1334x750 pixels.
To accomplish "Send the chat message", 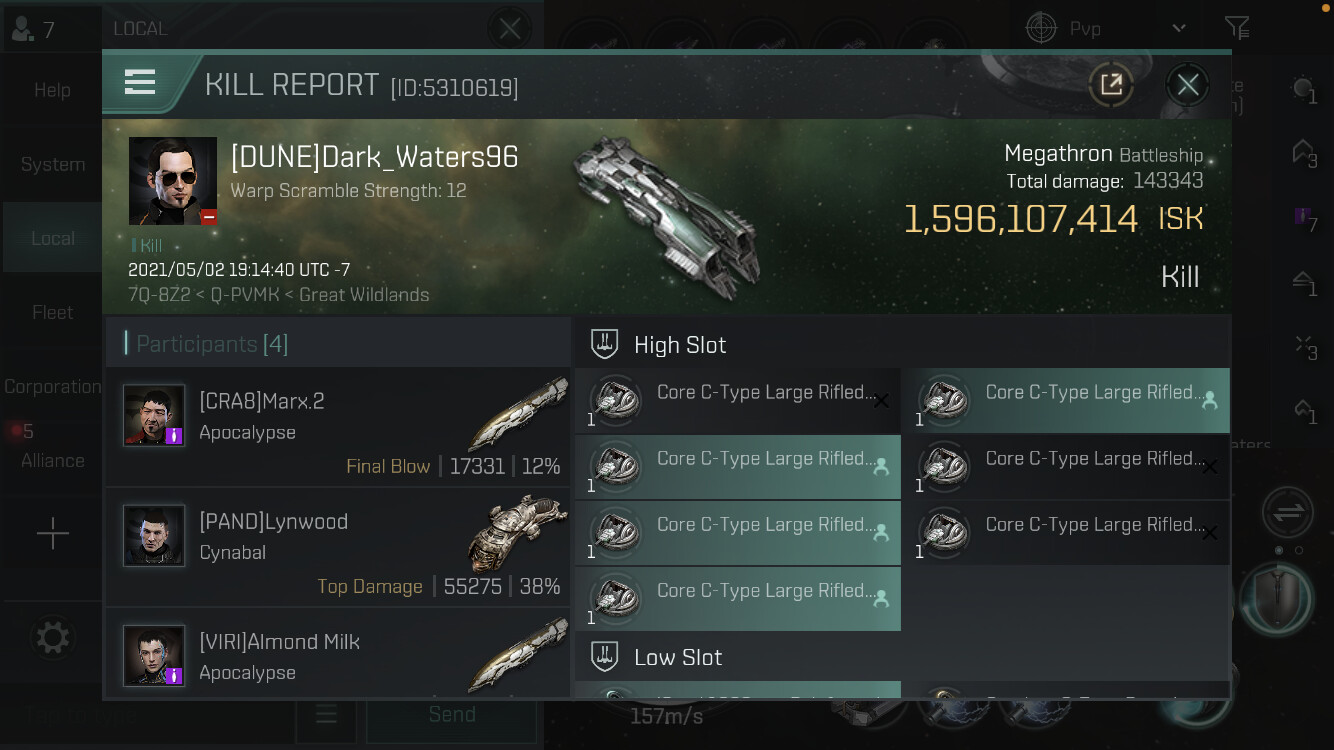I will 451,714.
